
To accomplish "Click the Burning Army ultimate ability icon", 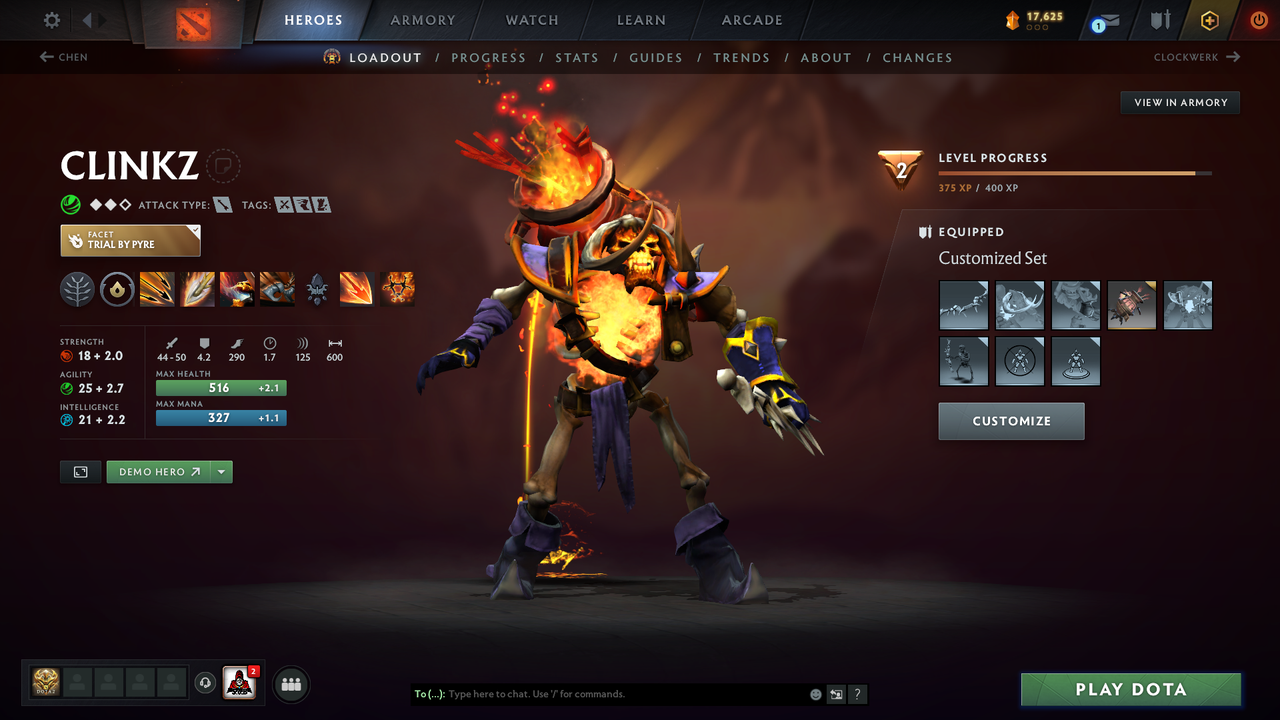I will 399,289.
